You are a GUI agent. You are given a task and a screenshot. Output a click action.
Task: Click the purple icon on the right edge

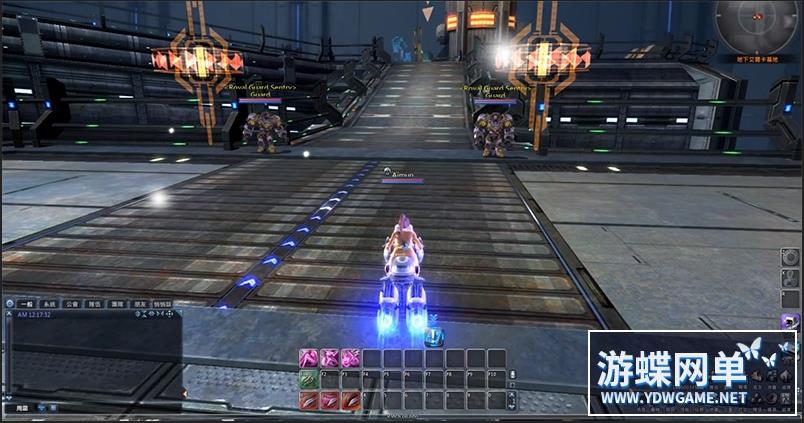[791, 322]
